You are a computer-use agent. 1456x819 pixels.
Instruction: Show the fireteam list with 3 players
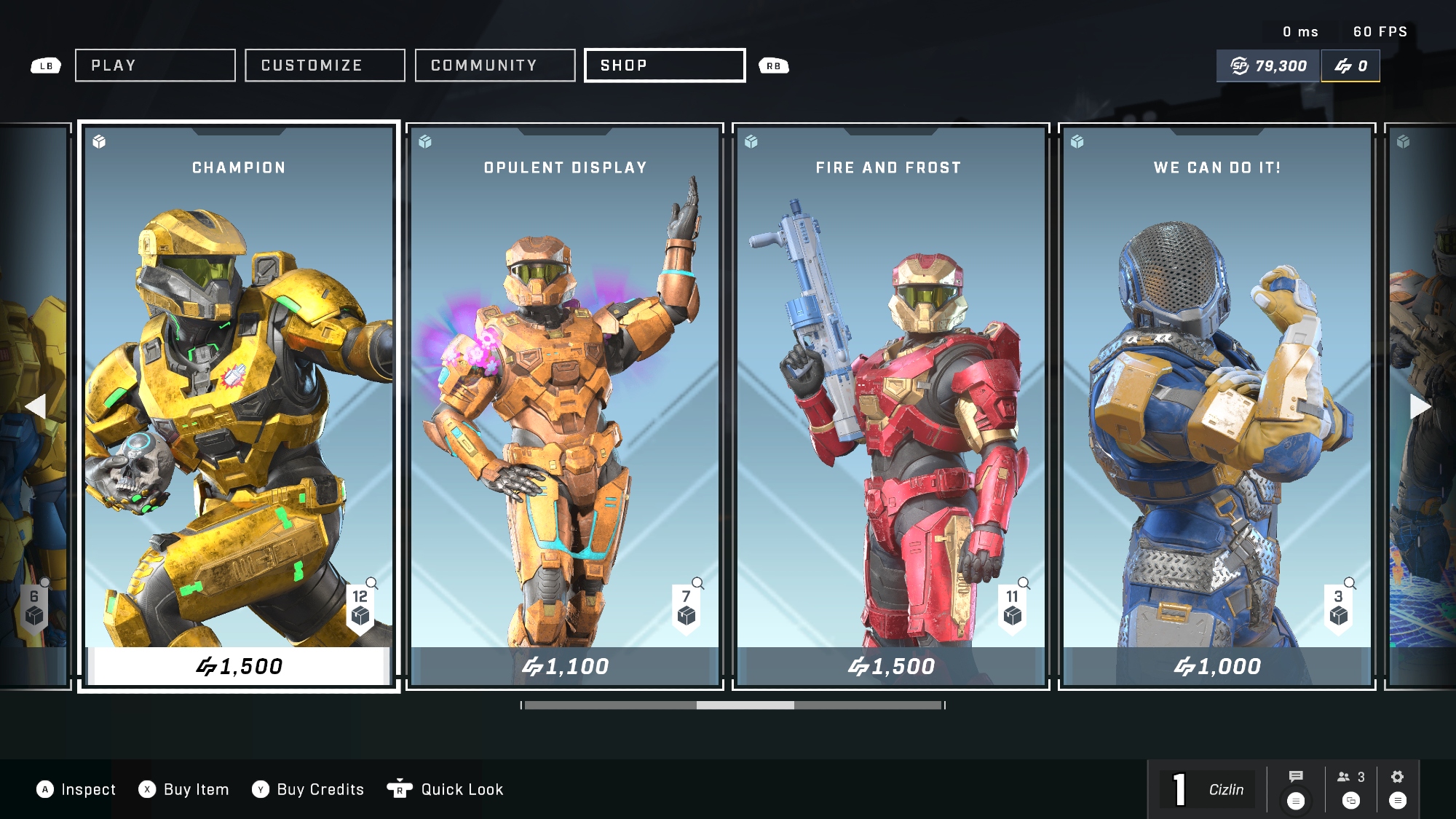click(x=1350, y=778)
